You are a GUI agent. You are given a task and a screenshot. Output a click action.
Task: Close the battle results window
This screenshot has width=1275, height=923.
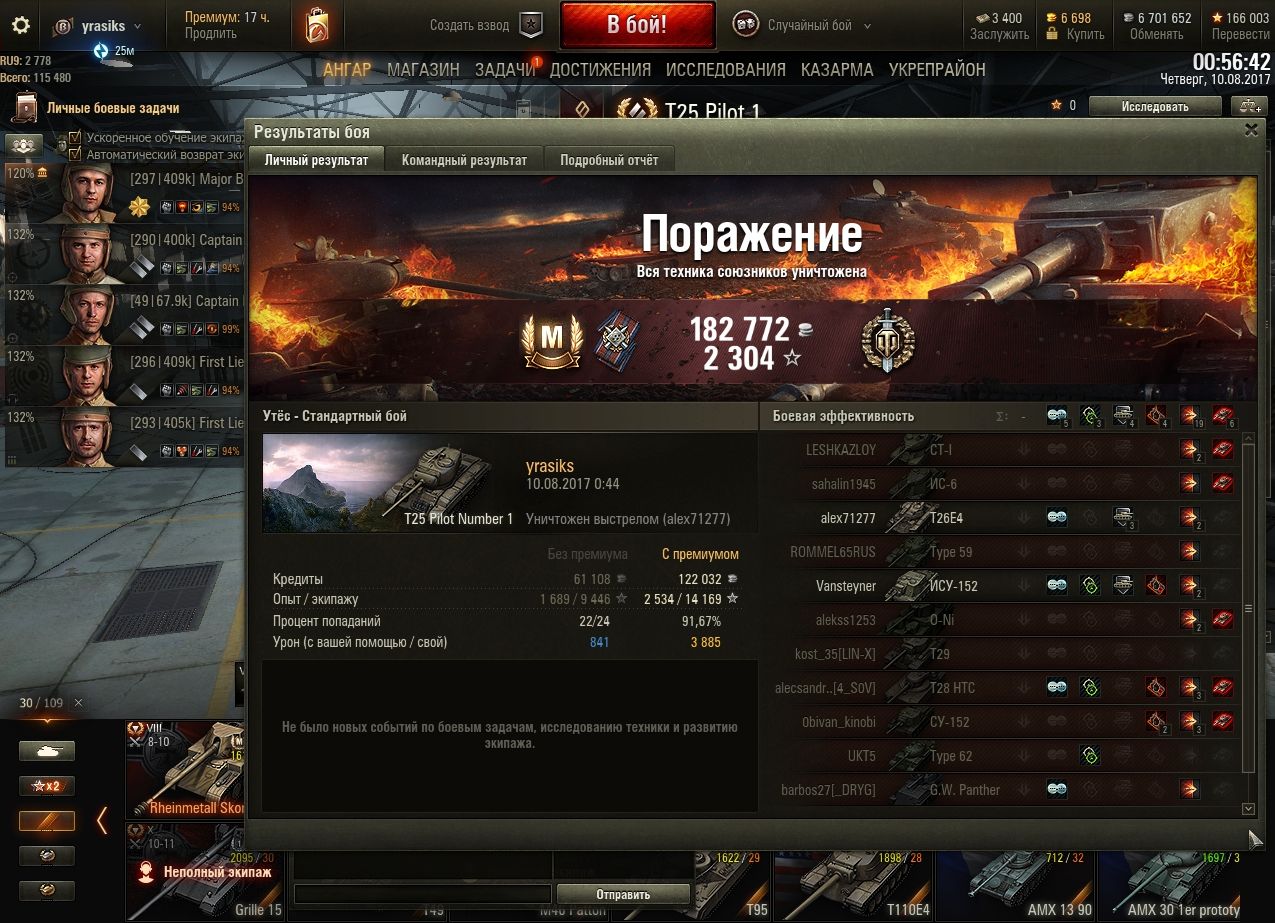[1251, 130]
